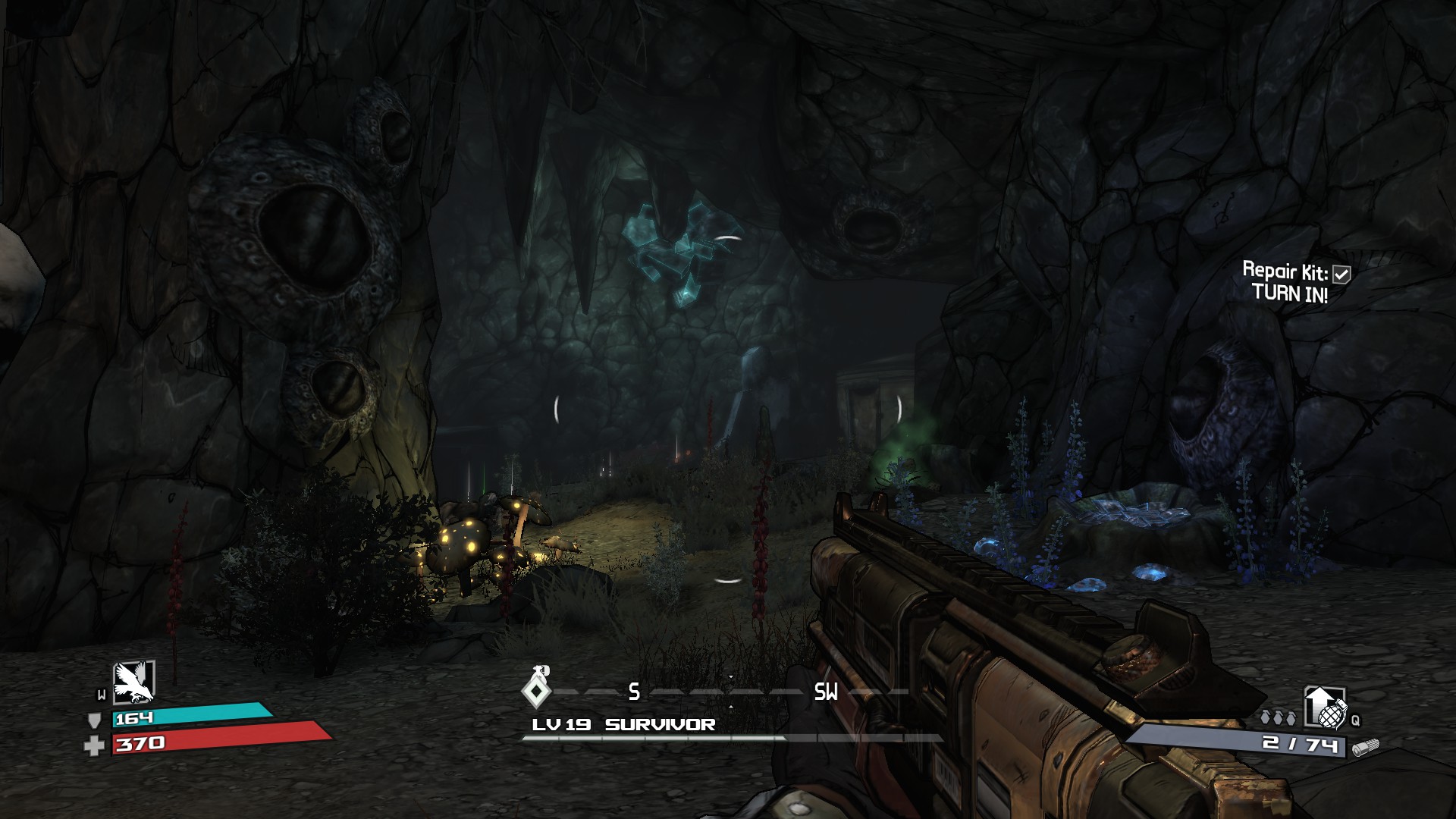Screen dimensions: 1456x819
Task: Click the compass direction strip
Action: [728, 692]
